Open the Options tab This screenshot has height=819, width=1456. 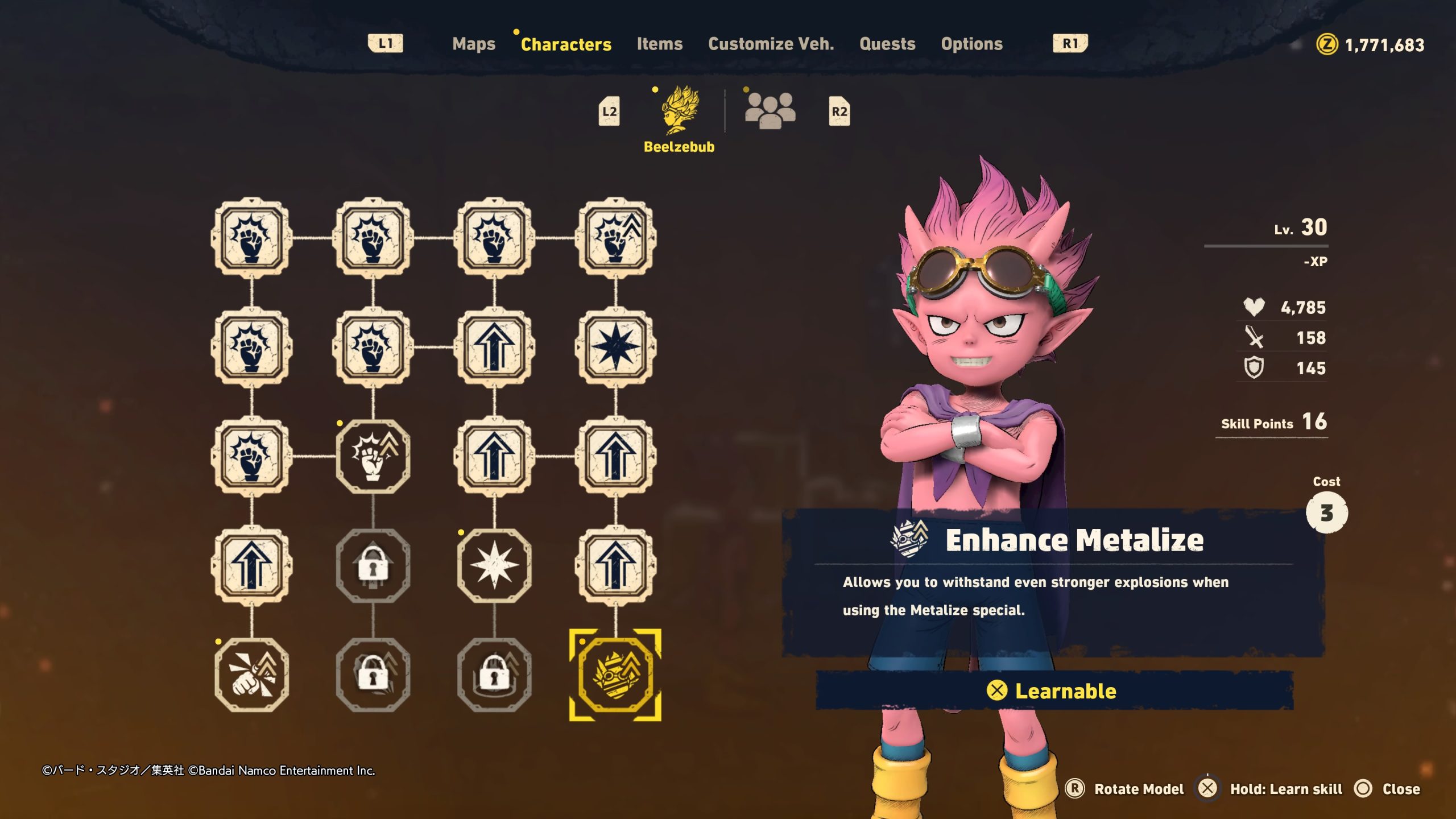[x=971, y=44]
